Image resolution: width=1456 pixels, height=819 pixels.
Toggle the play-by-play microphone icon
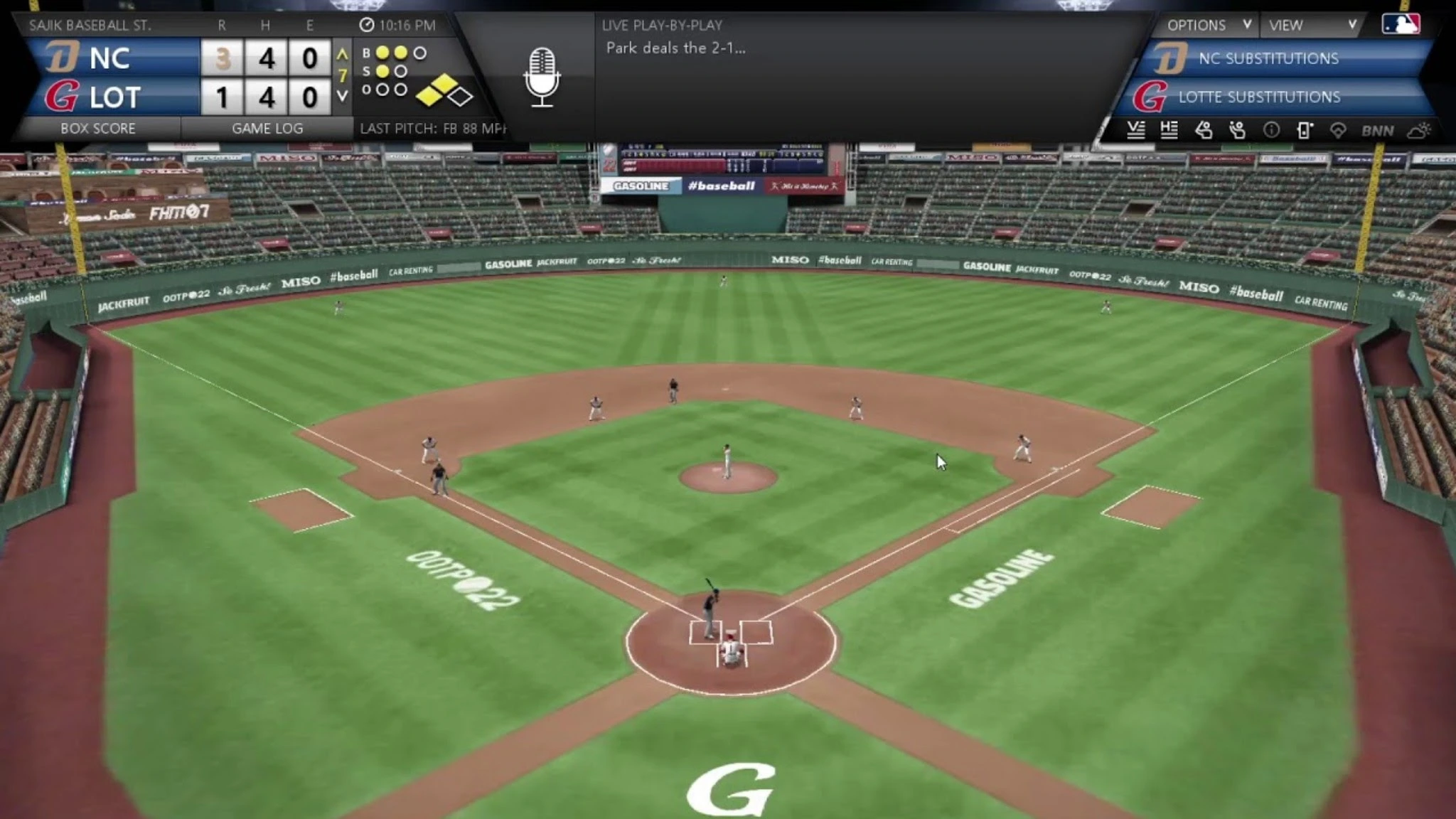(x=542, y=77)
